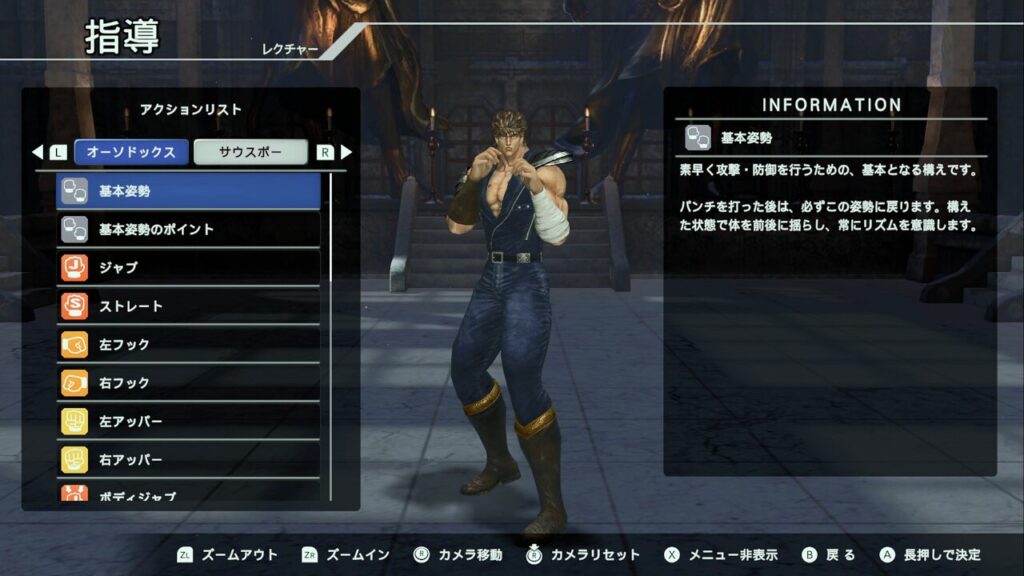Choose the ジャブ action
The height and width of the screenshot is (576, 1024).
pos(188,268)
